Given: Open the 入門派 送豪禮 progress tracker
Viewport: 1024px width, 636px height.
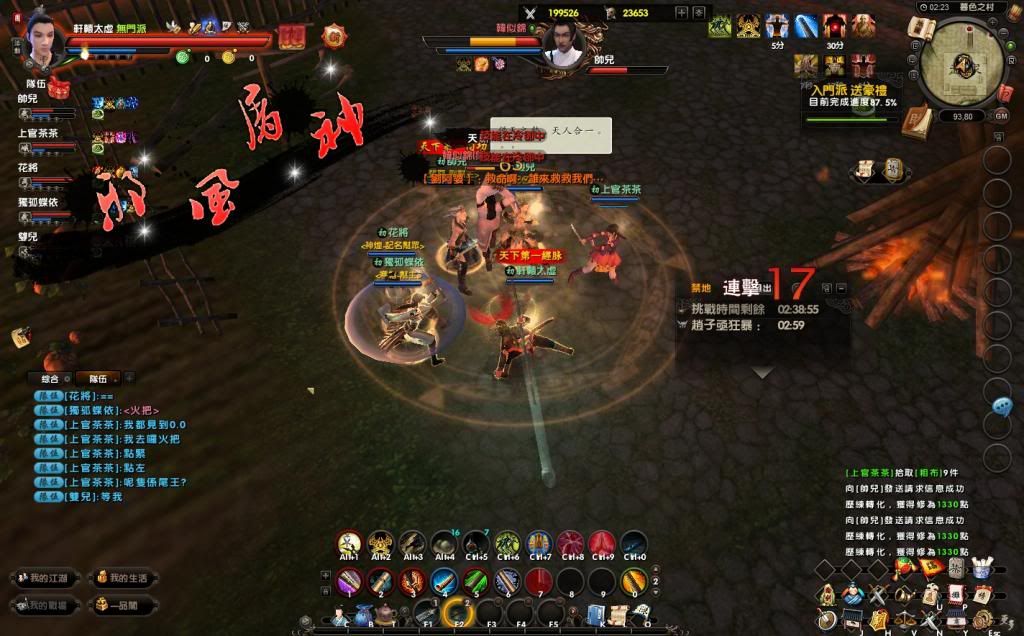Looking at the screenshot, I should [850, 97].
